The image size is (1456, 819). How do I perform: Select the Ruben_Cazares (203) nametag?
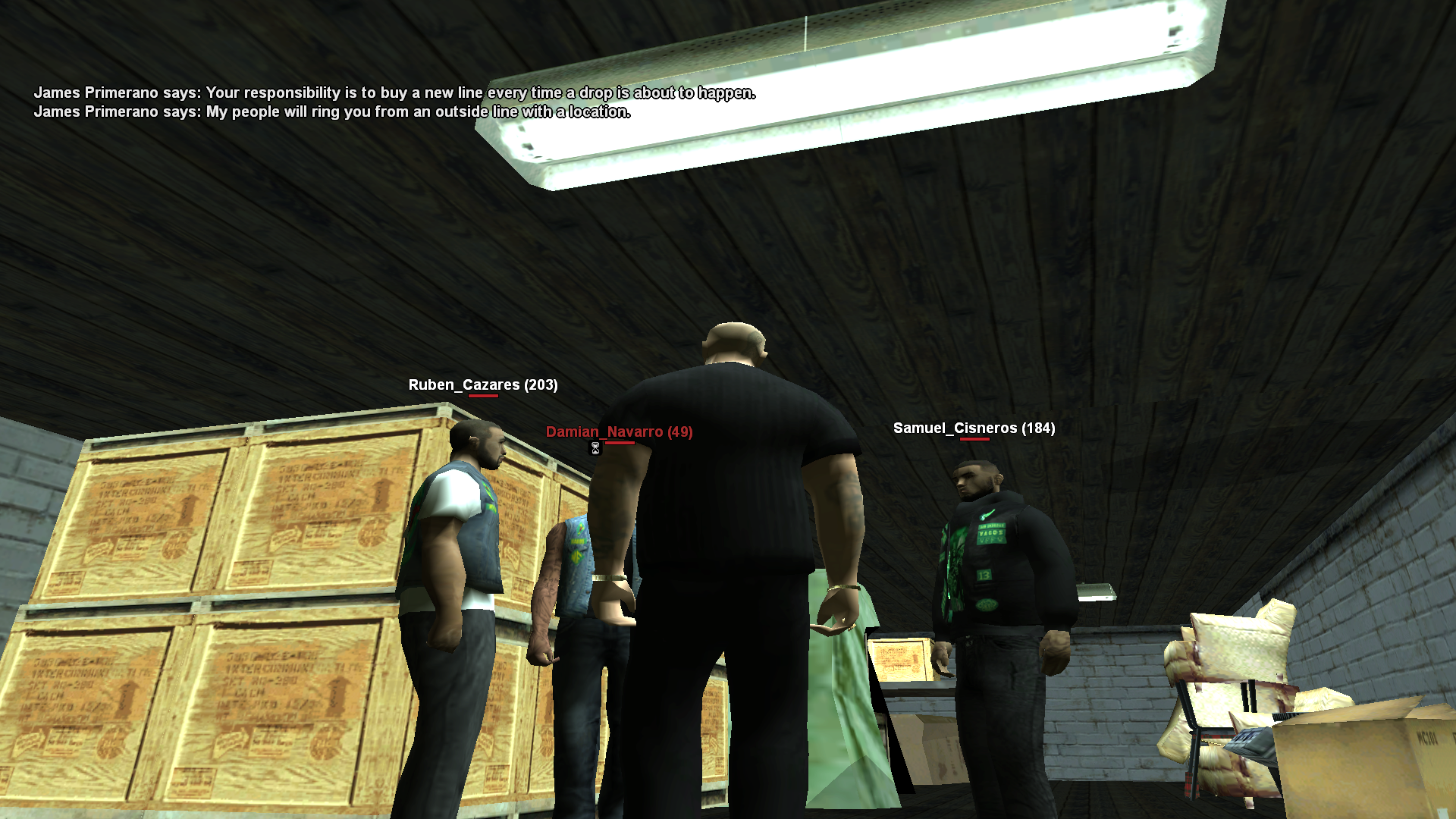482,385
